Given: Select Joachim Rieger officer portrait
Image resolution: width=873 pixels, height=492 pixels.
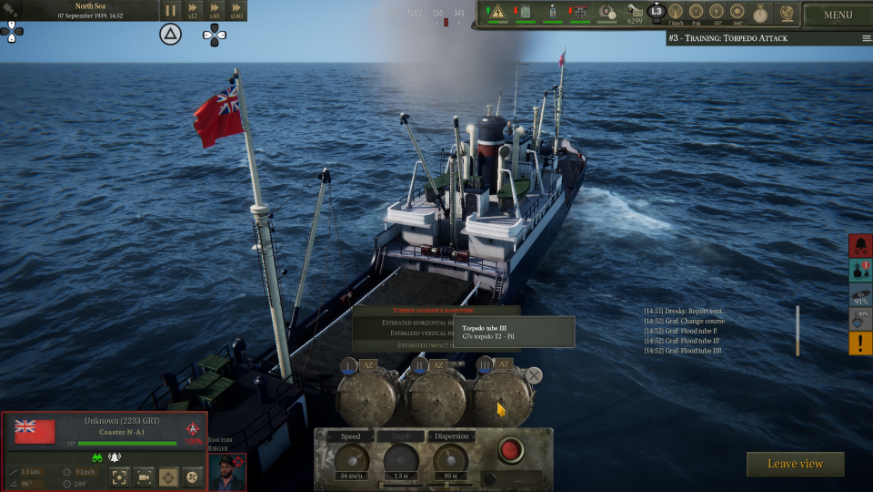Looking at the screenshot, I should [x=227, y=472].
